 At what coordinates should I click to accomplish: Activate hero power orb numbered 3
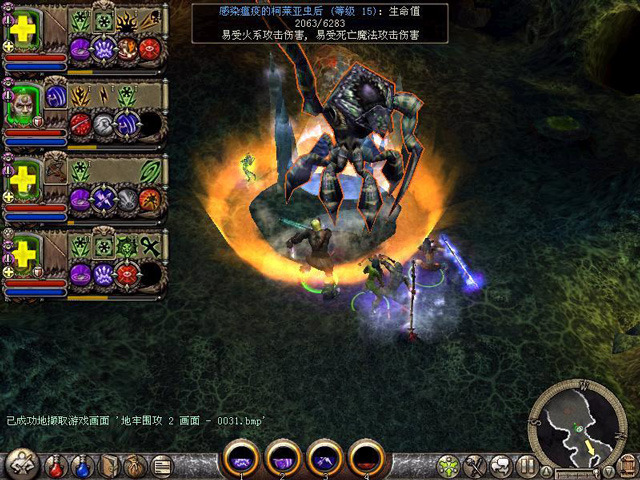[x=325, y=459]
